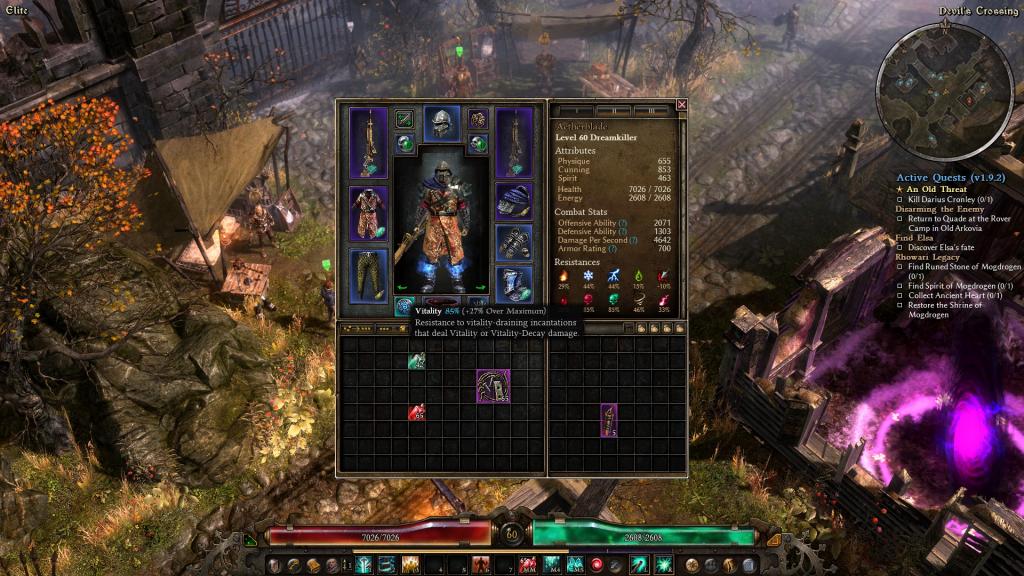Select the equipped shoulder armor slot
This screenshot has height=576, width=1024.
point(513,199)
